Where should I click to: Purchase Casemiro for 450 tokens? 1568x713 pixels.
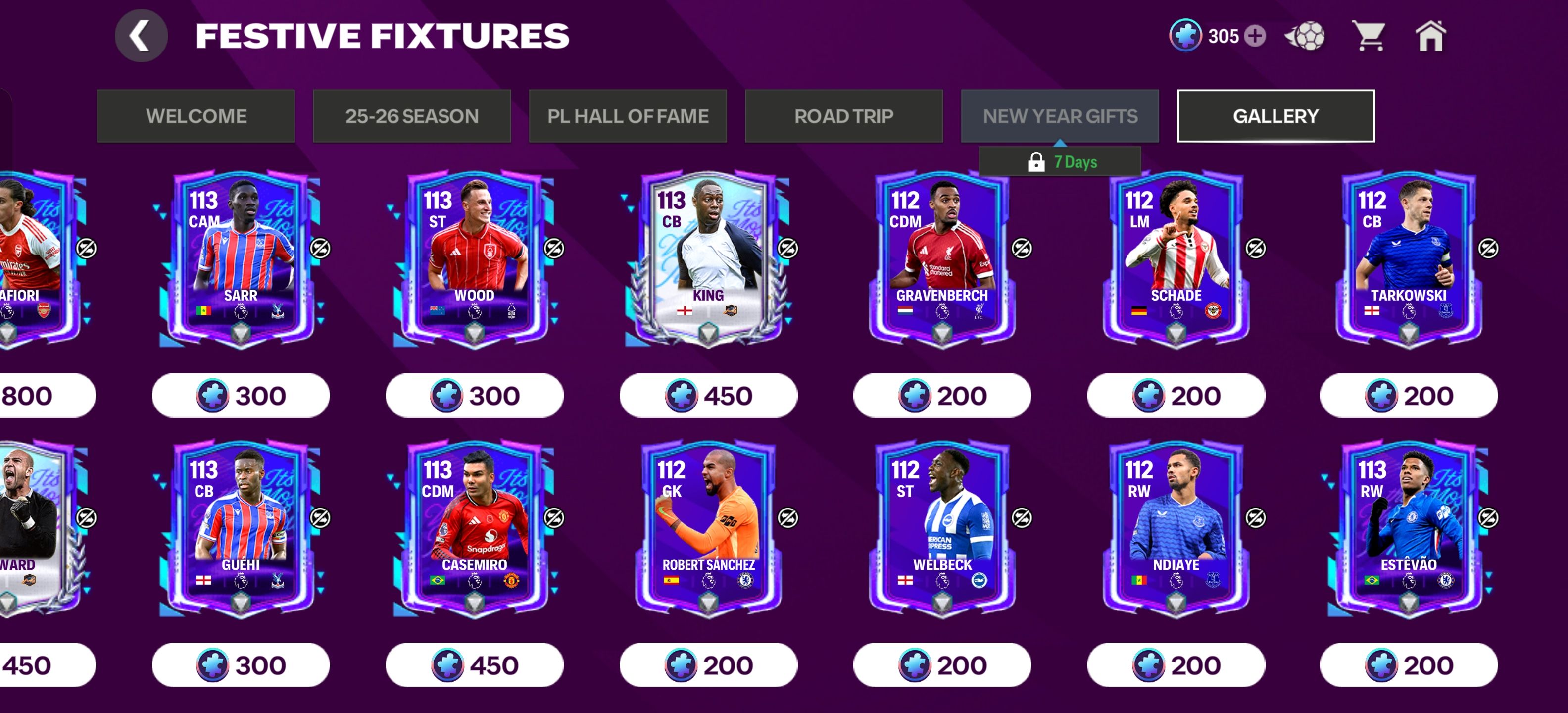click(x=474, y=665)
